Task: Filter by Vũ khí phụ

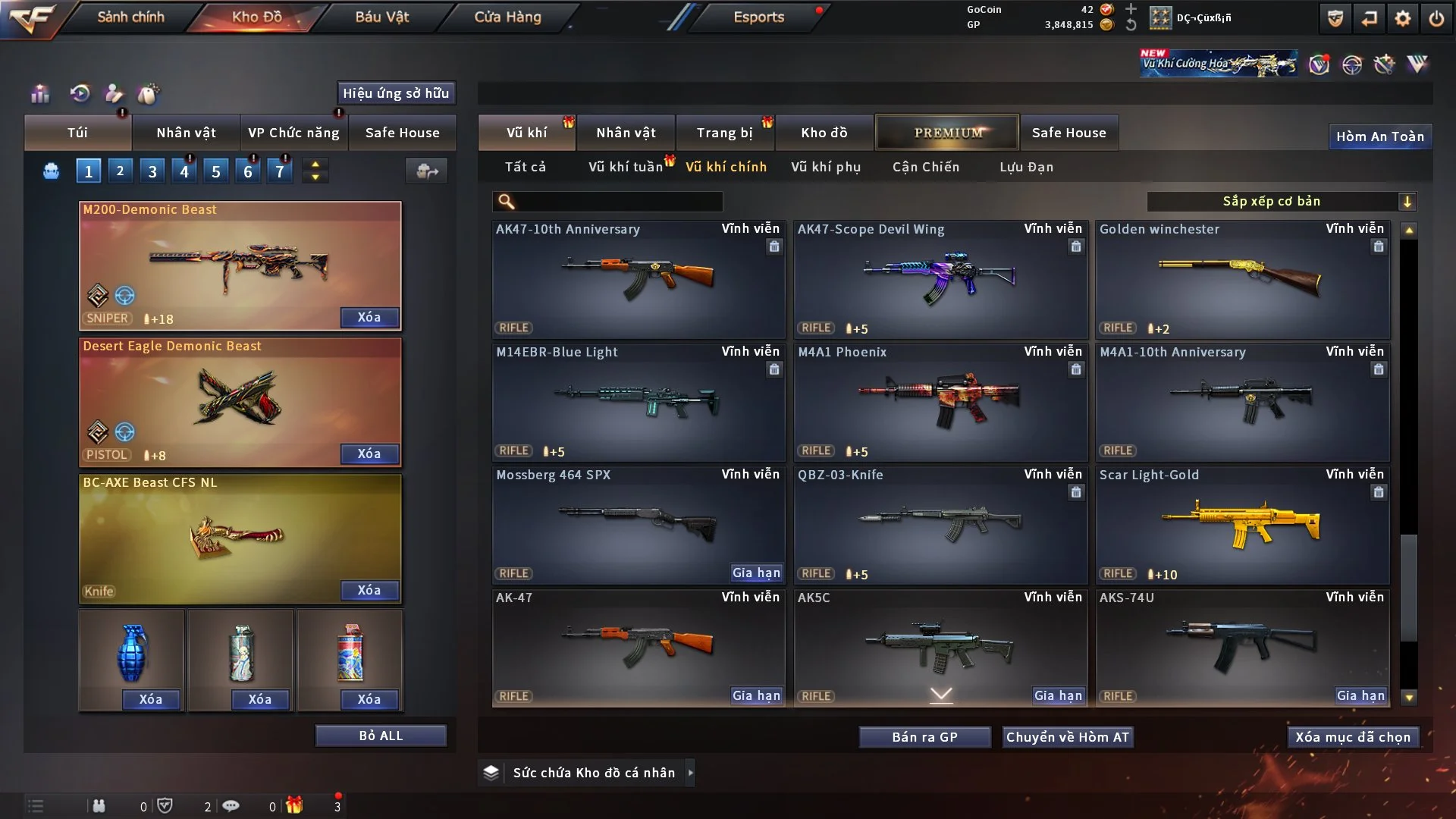Action: [826, 167]
